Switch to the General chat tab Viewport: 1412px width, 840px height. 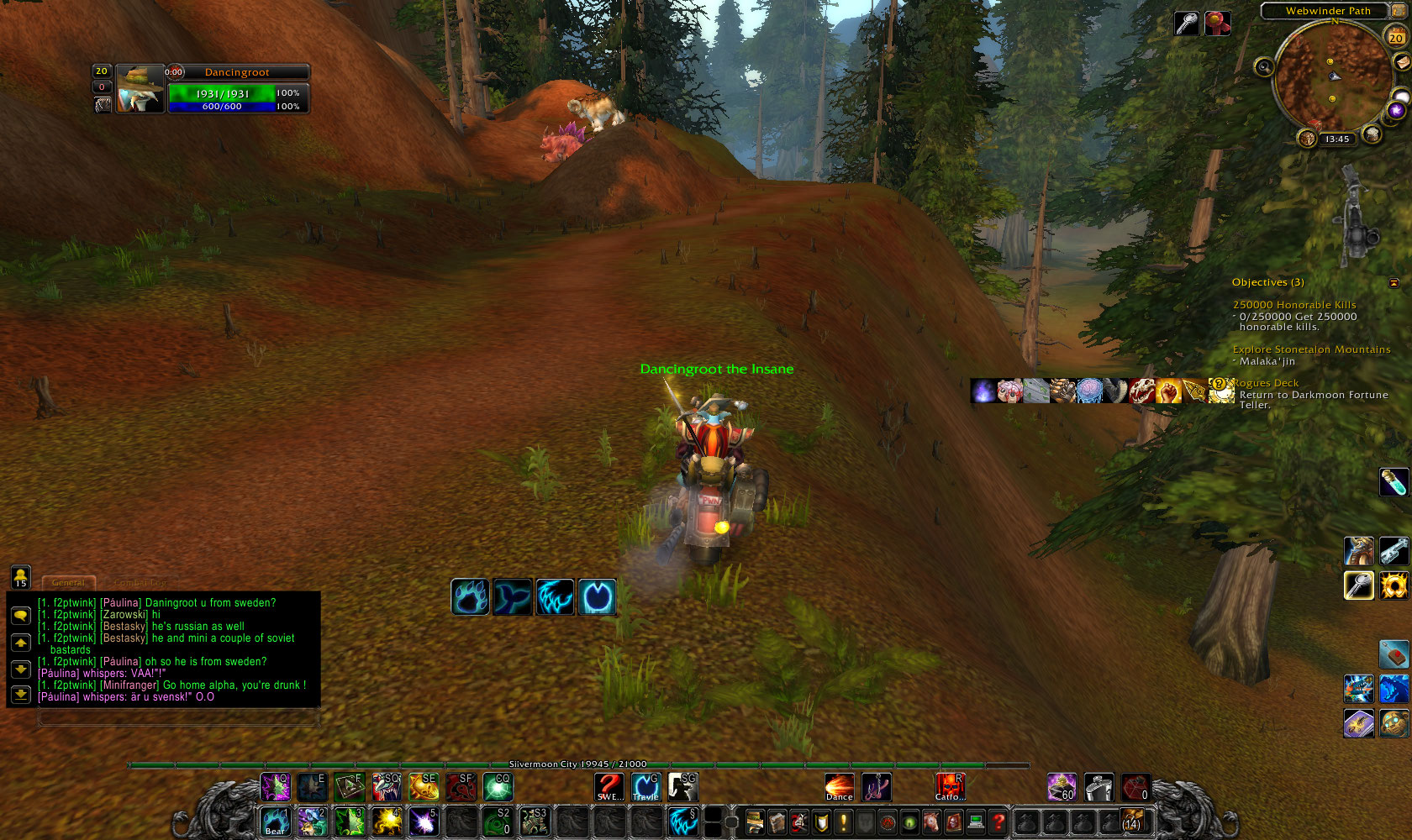69,582
